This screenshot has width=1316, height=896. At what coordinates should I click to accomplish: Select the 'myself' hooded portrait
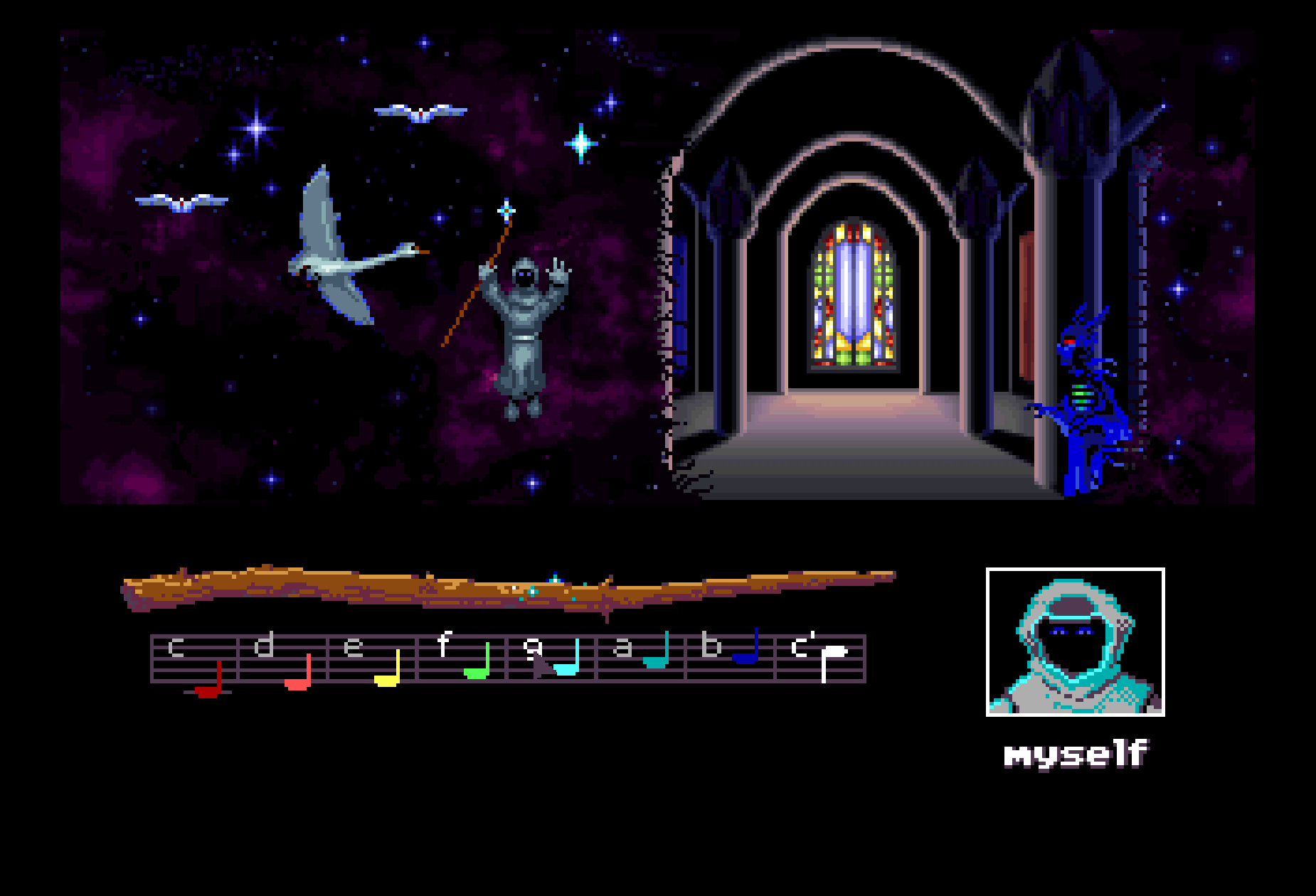coord(1075,642)
